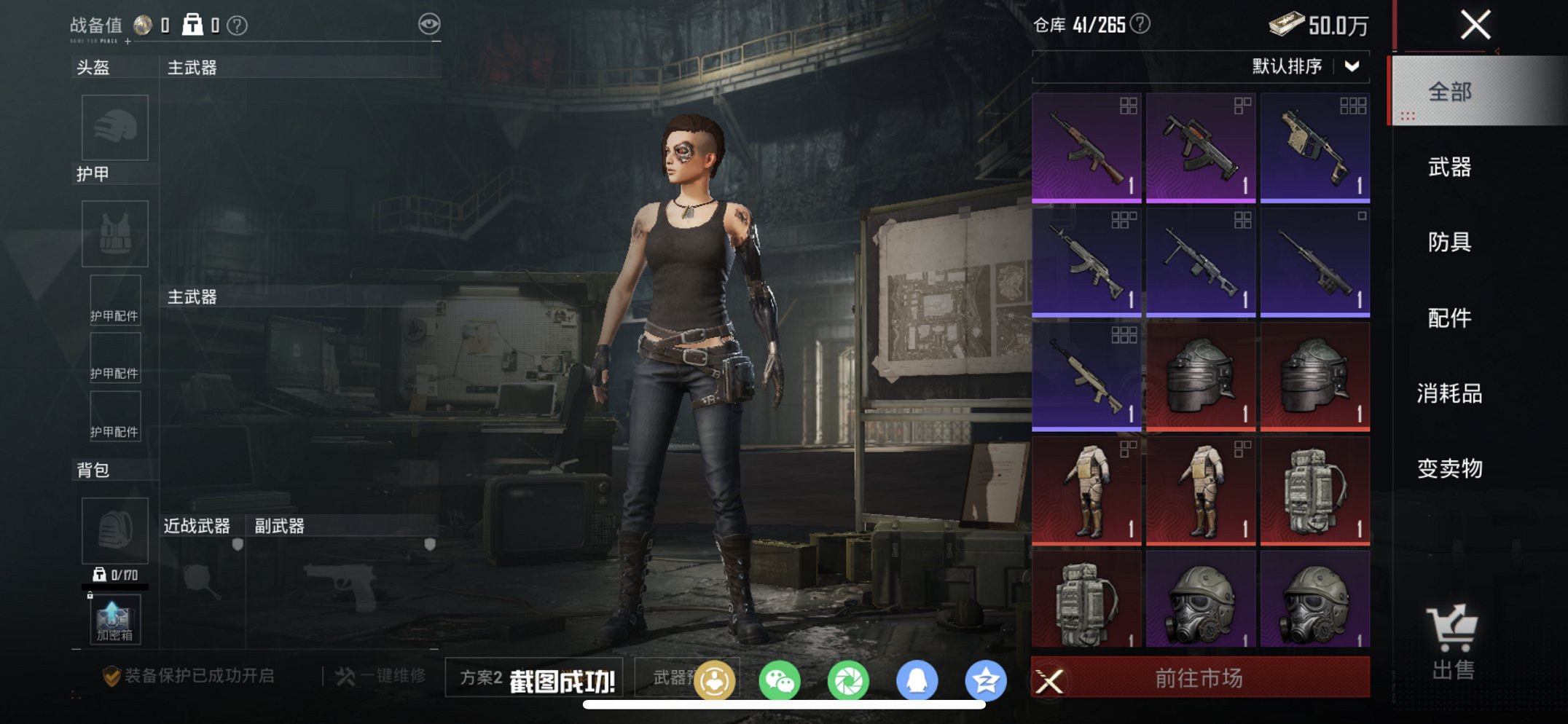Select the Vector submachine gun item
1568x724 pixels.
point(1314,147)
